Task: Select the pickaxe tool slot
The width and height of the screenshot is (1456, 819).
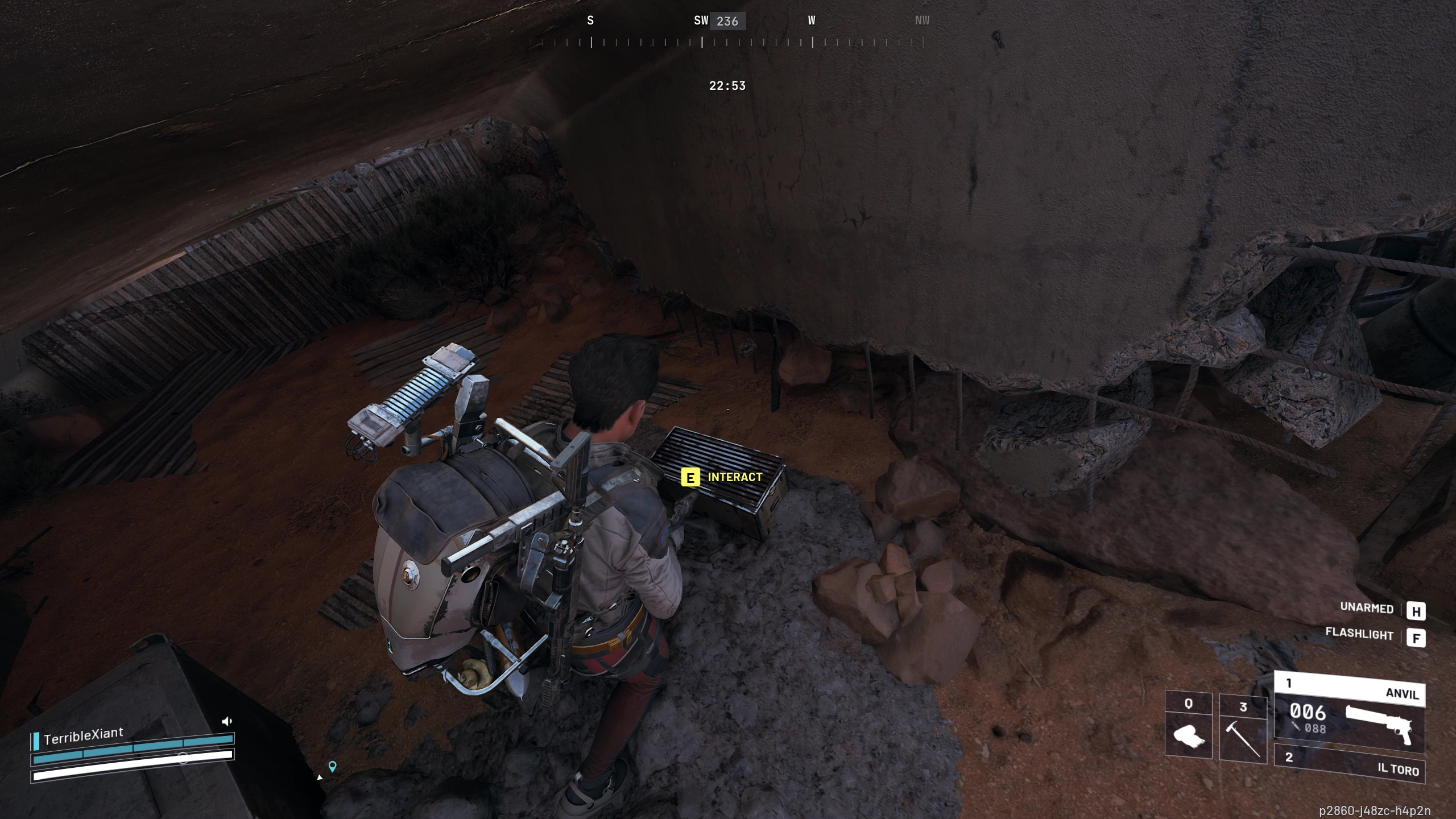Action: pos(1243,729)
